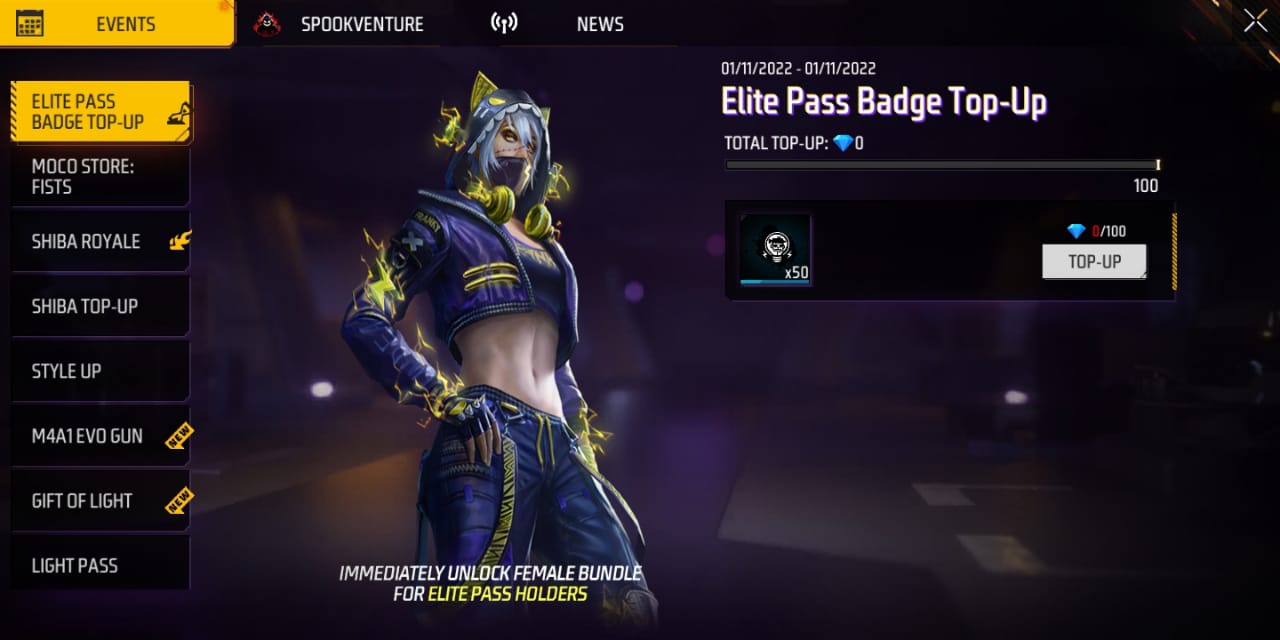Open the M4A1 Evo Gun event
Viewport: 1280px width, 640px height.
100,436
